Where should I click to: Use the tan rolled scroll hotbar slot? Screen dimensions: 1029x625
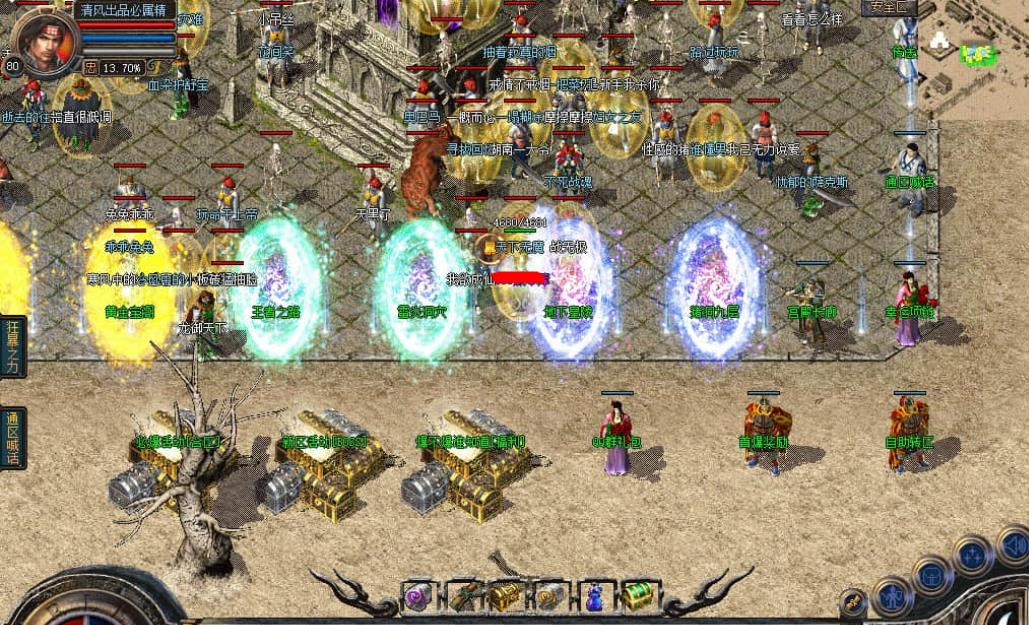550,597
